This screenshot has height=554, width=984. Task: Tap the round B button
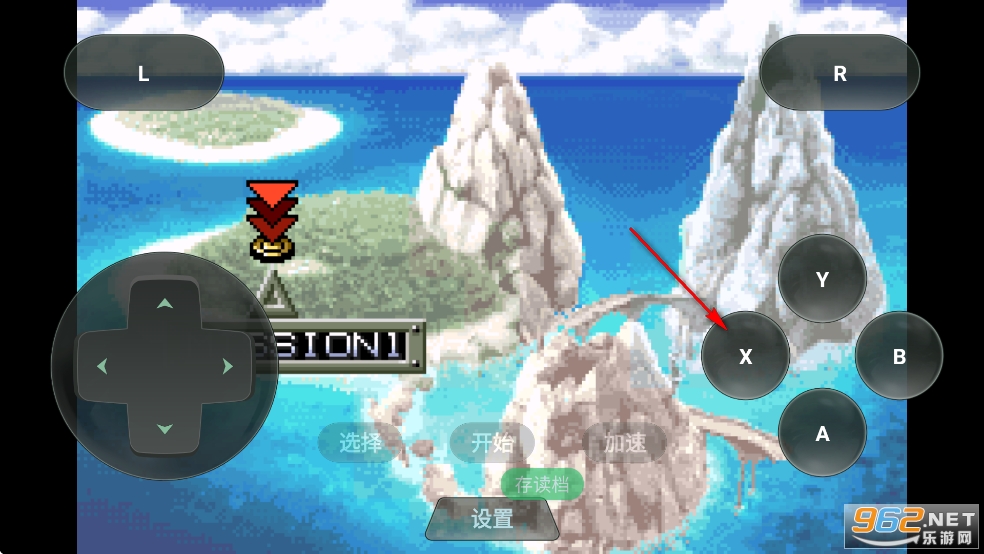(899, 356)
